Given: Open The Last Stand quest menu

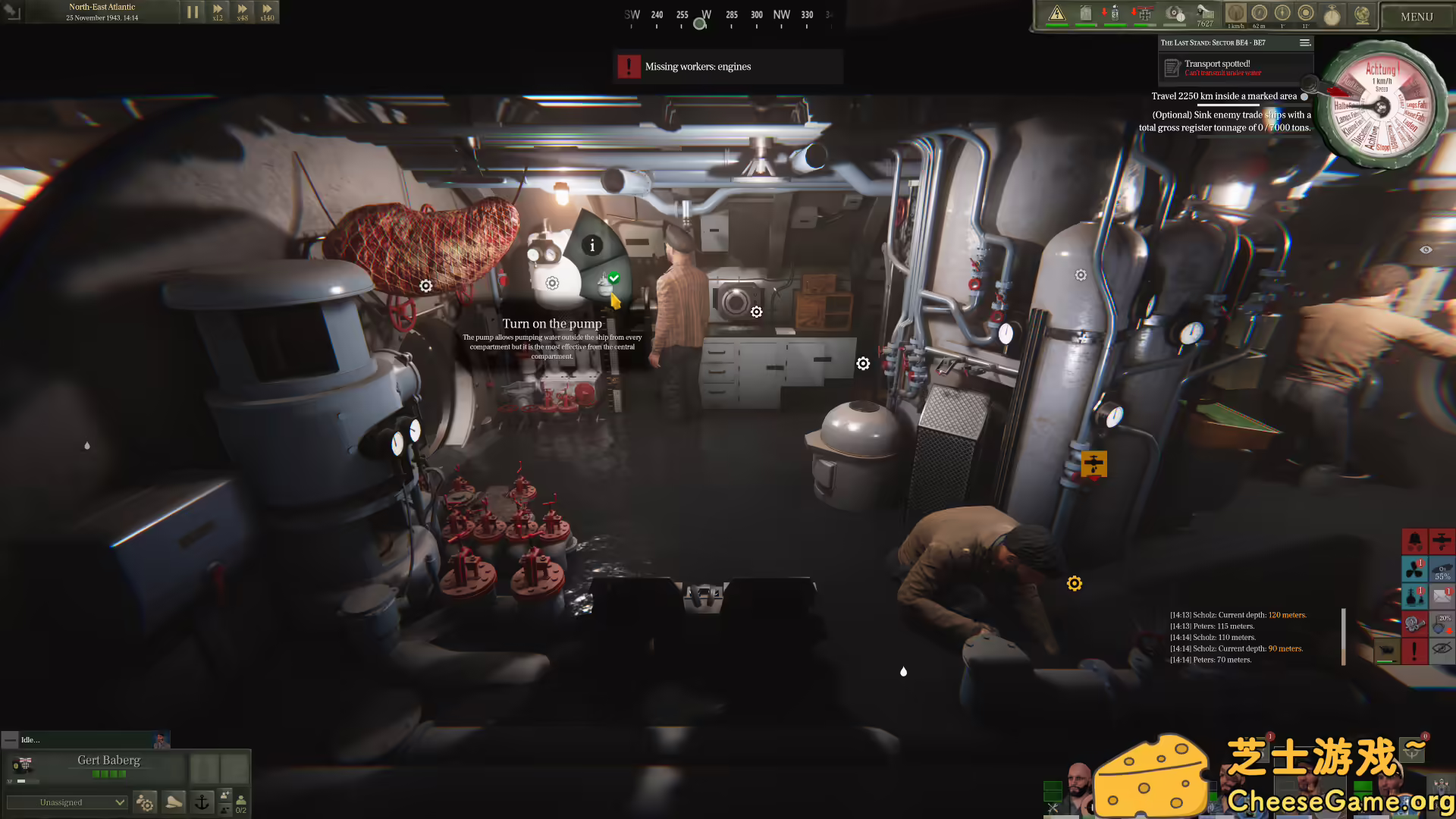Looking at the screenshot, I should tap(1305, 42).
